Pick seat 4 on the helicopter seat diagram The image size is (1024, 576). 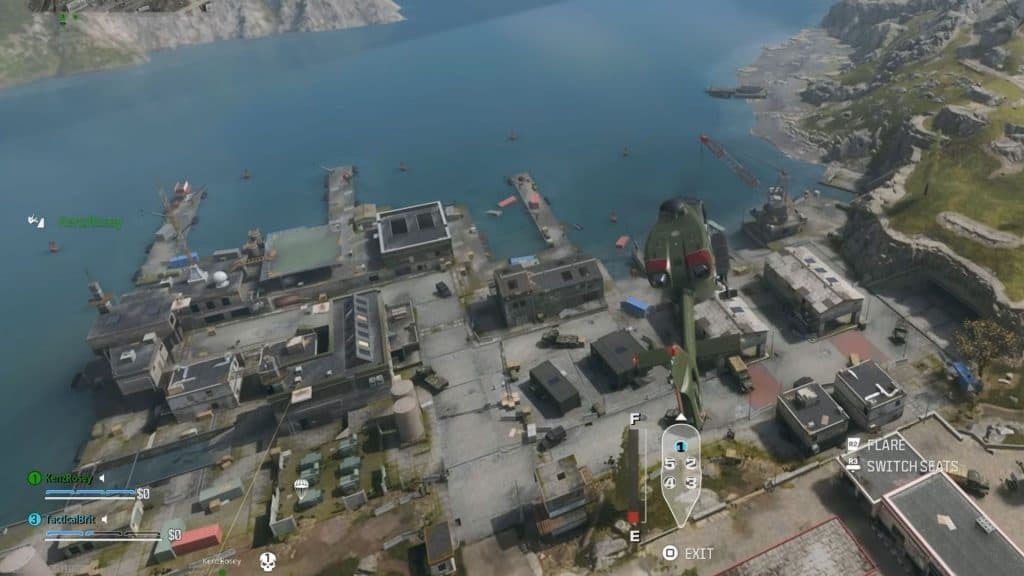[x=669, y=483]
